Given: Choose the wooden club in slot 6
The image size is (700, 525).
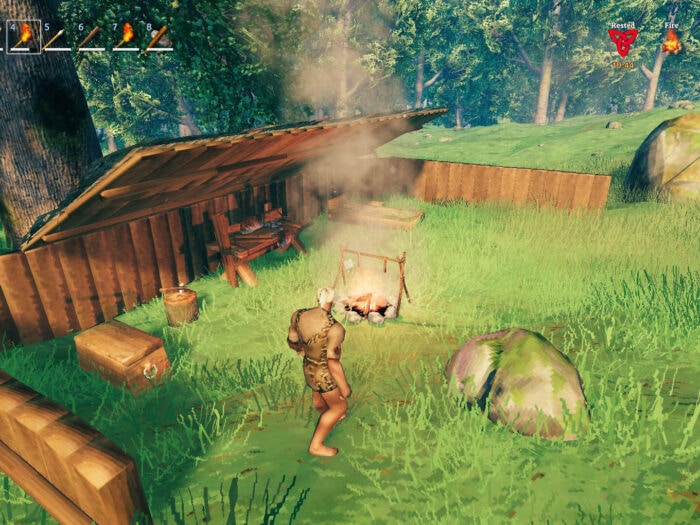Looking at the screenshot, I should click(91, 37).
